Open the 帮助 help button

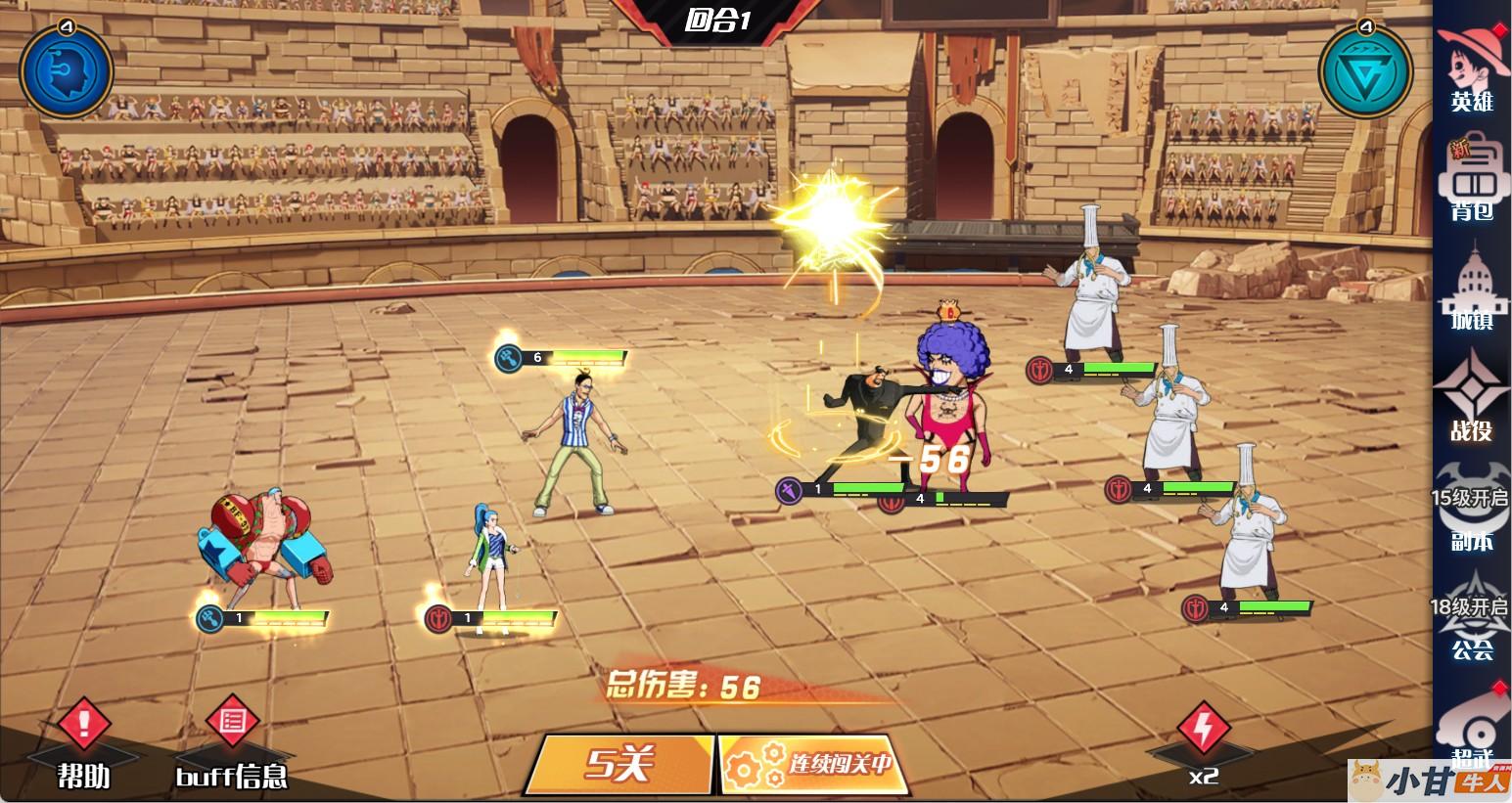[x=84, y=745]
